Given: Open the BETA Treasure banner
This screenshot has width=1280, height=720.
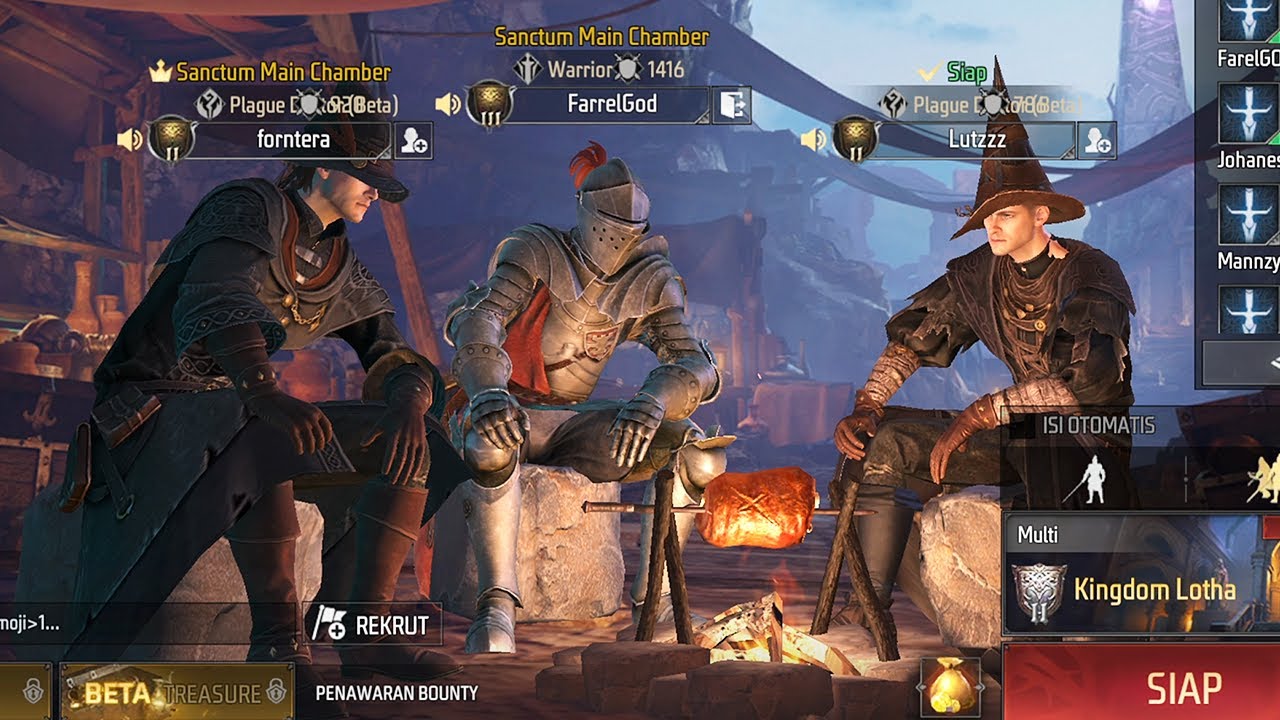Looking at the screenshot, I should [x=177, y=692].
